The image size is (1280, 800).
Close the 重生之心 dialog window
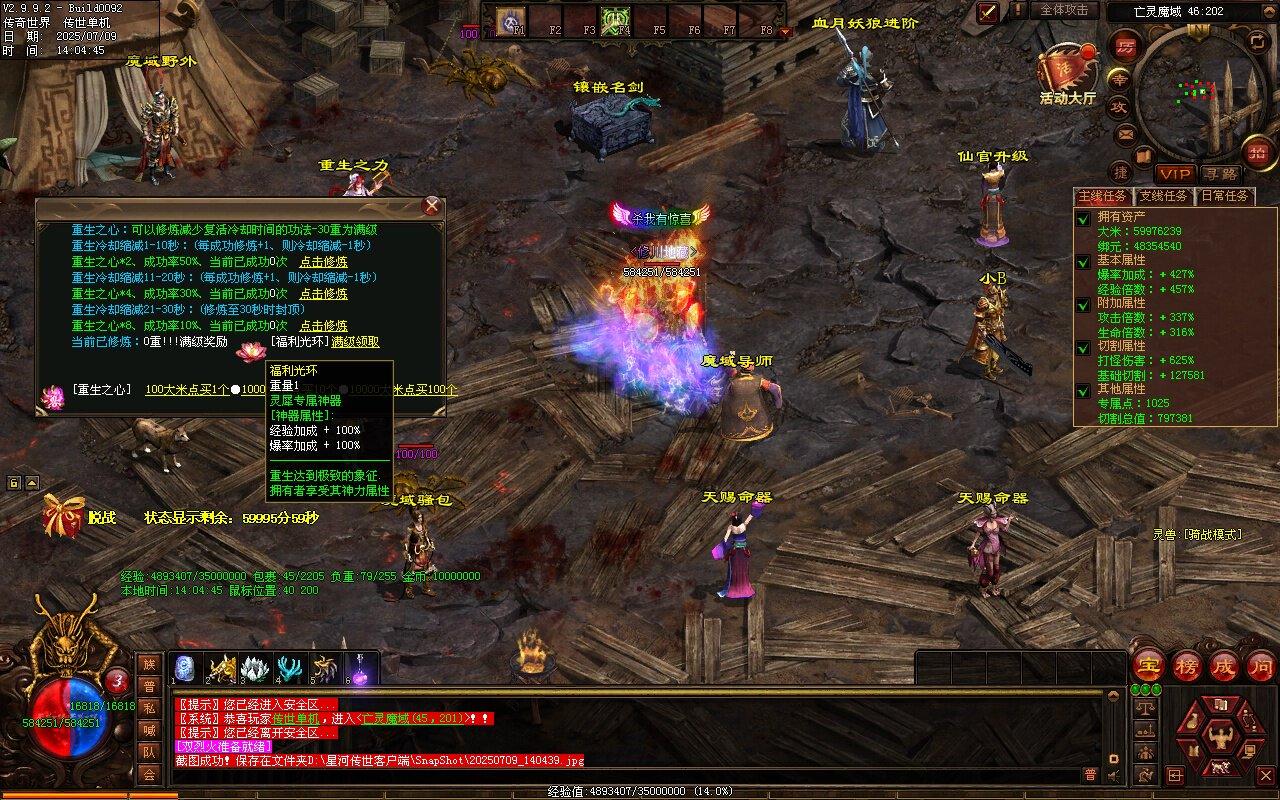(432, 206)
